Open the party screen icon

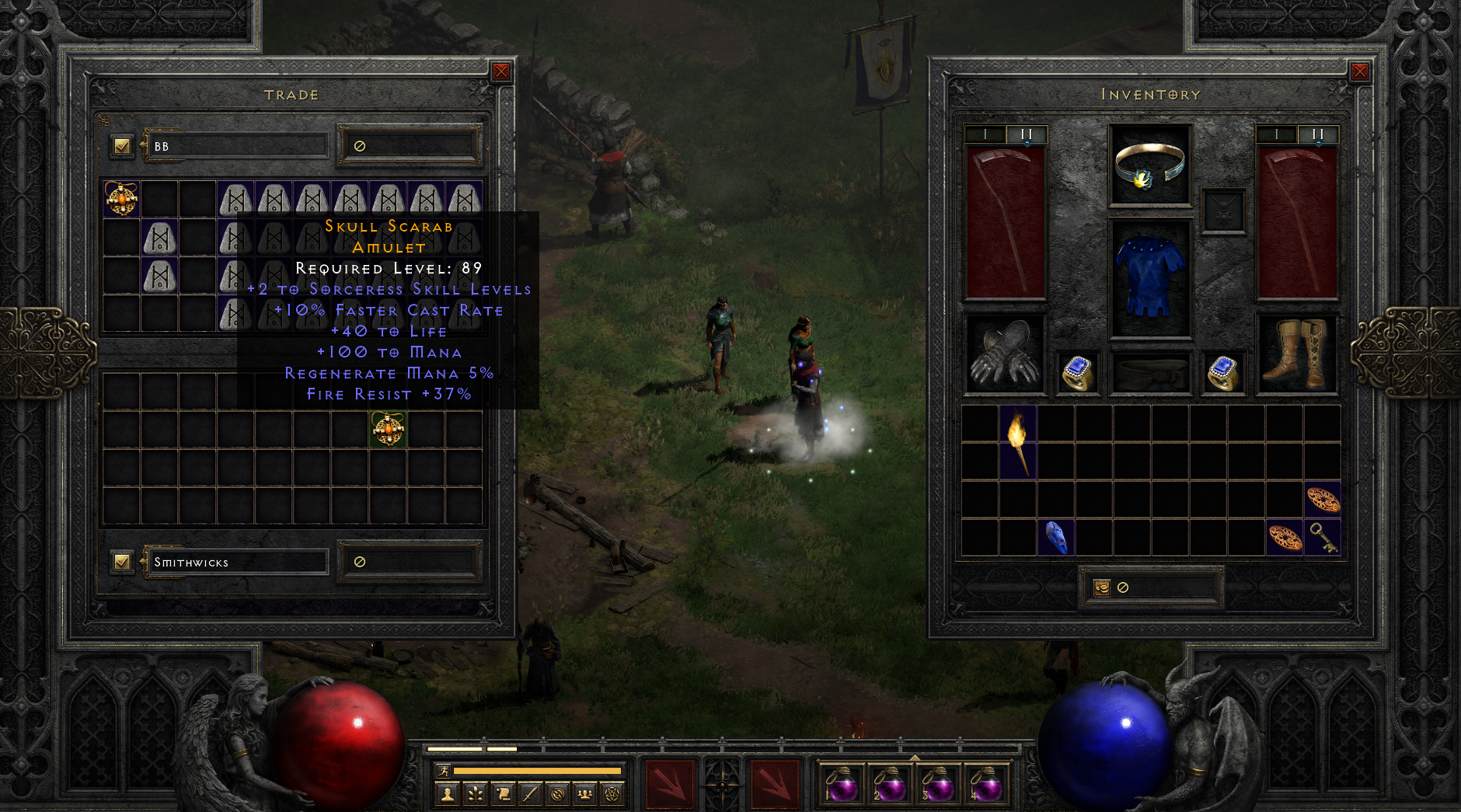click(x=585, y=794)
